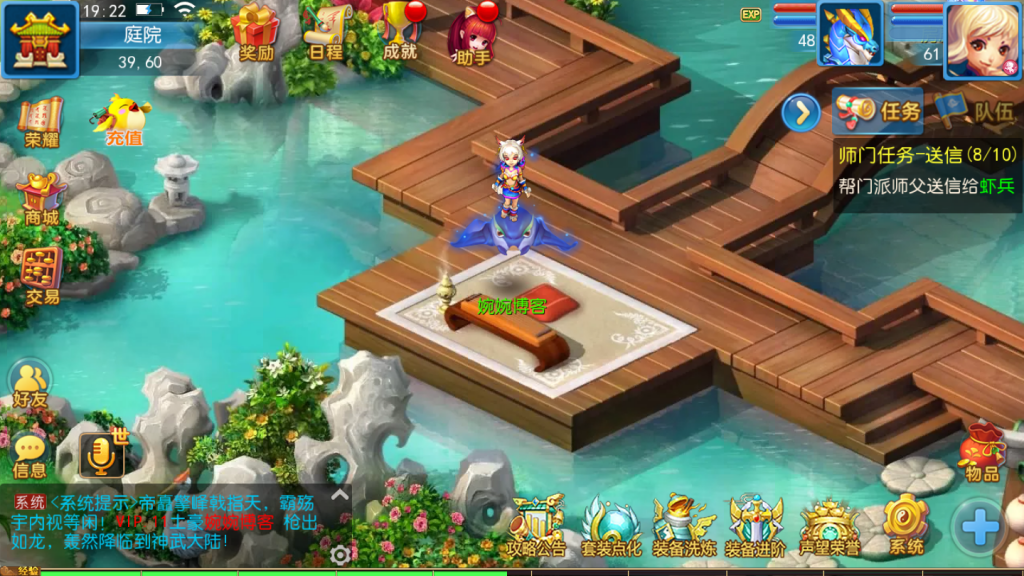Activate the world voice microphone button
Screen dimensions: 1024x576
click(x=101, y=455)
